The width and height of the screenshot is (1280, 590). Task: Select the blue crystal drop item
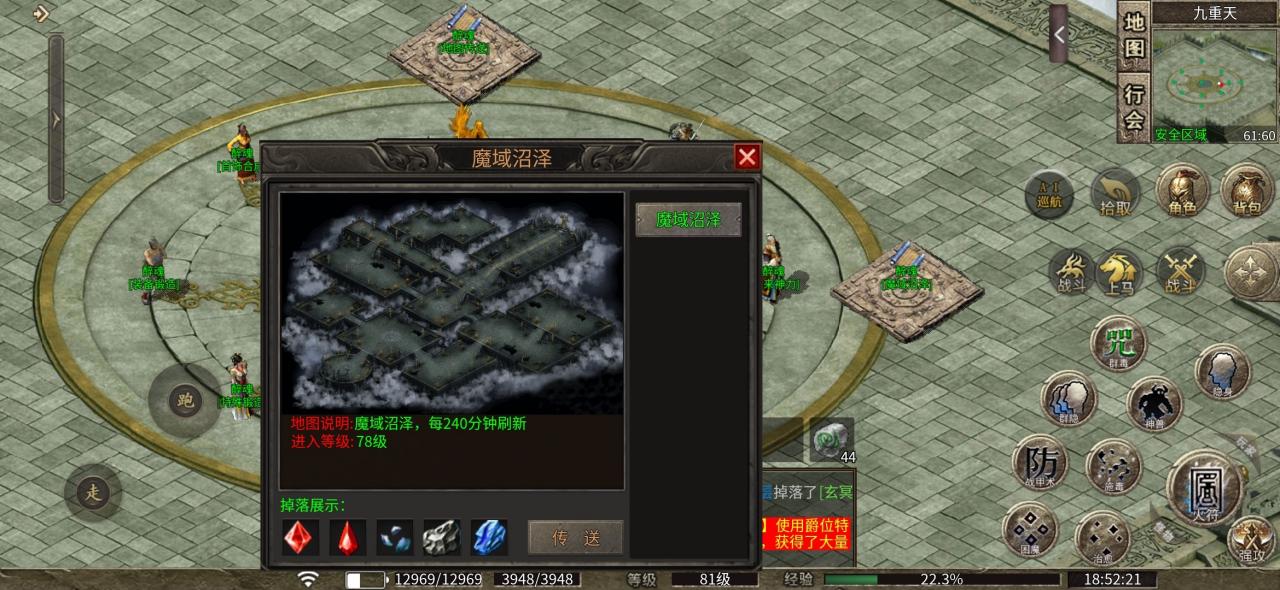click(489, 537)
